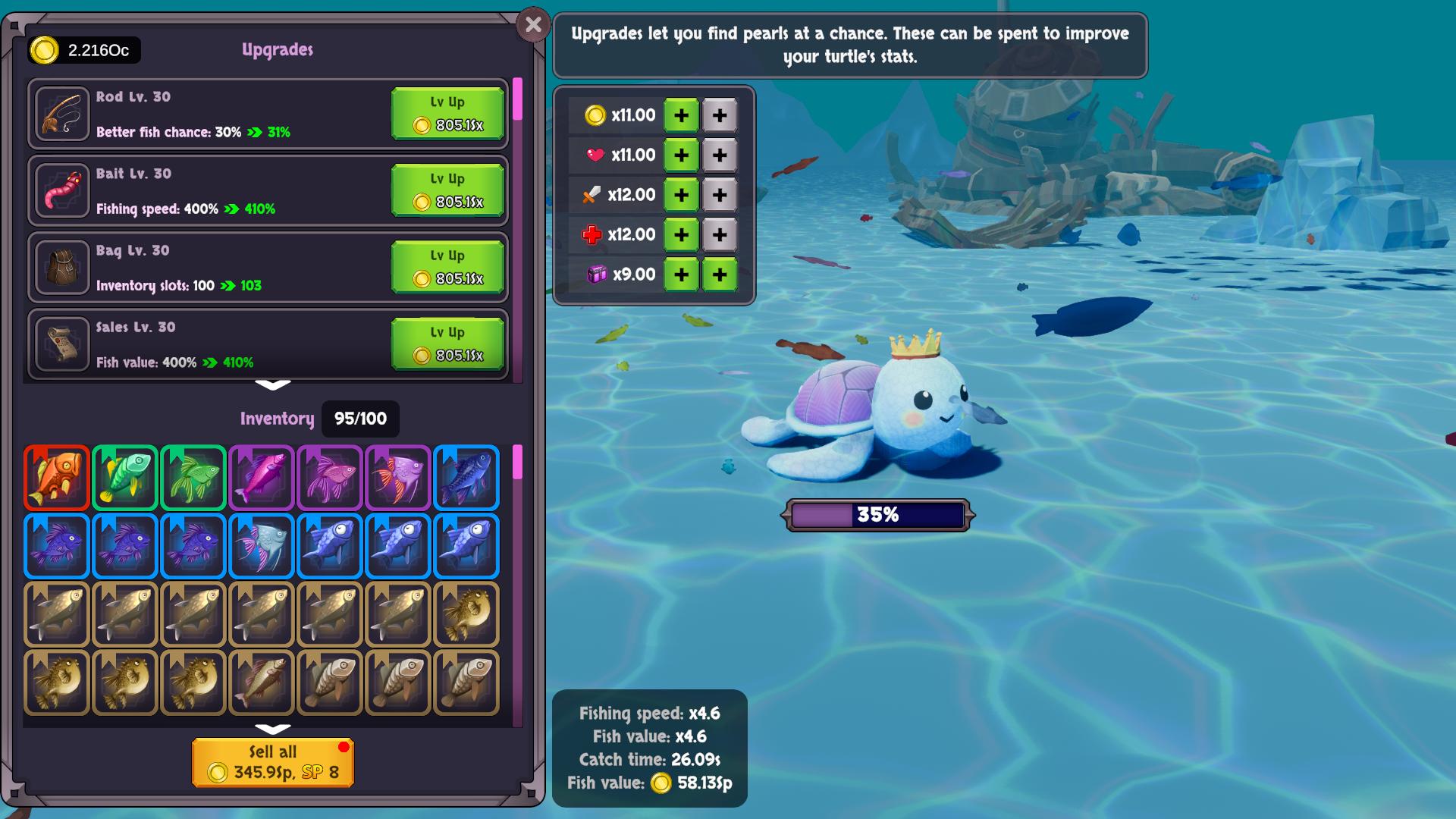Click the 95/100 inventory counter
1456x819 pixels.
coord(360,419)
